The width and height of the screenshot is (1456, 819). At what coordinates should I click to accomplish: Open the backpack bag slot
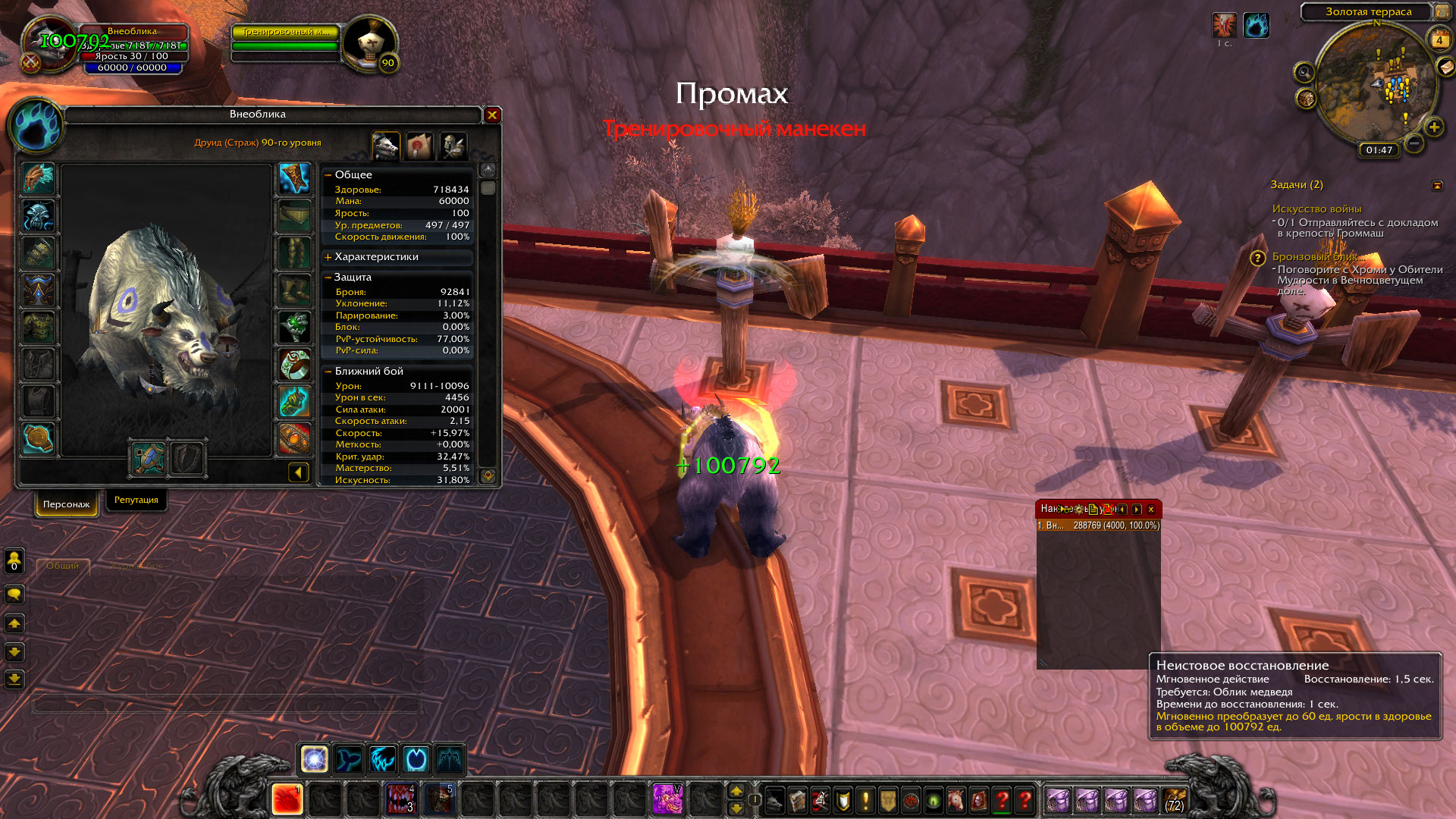pos(1175,800)
